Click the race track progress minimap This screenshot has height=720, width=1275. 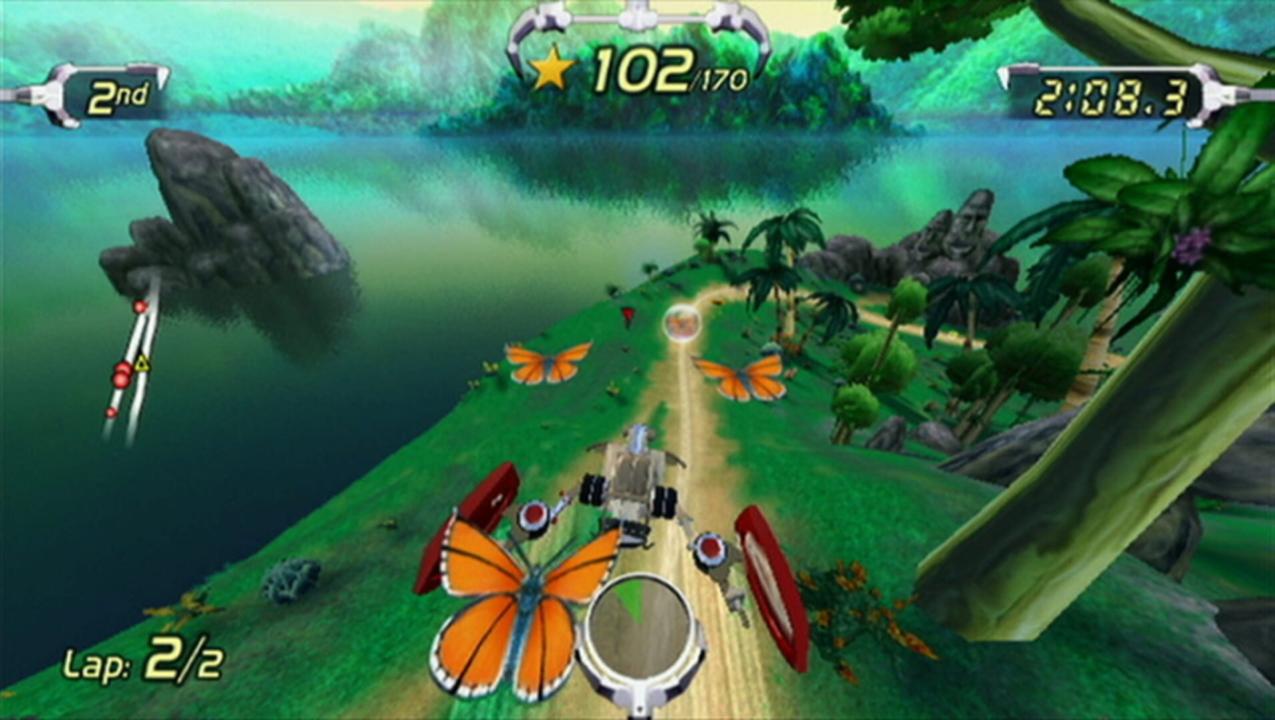[x=129, y=362]
